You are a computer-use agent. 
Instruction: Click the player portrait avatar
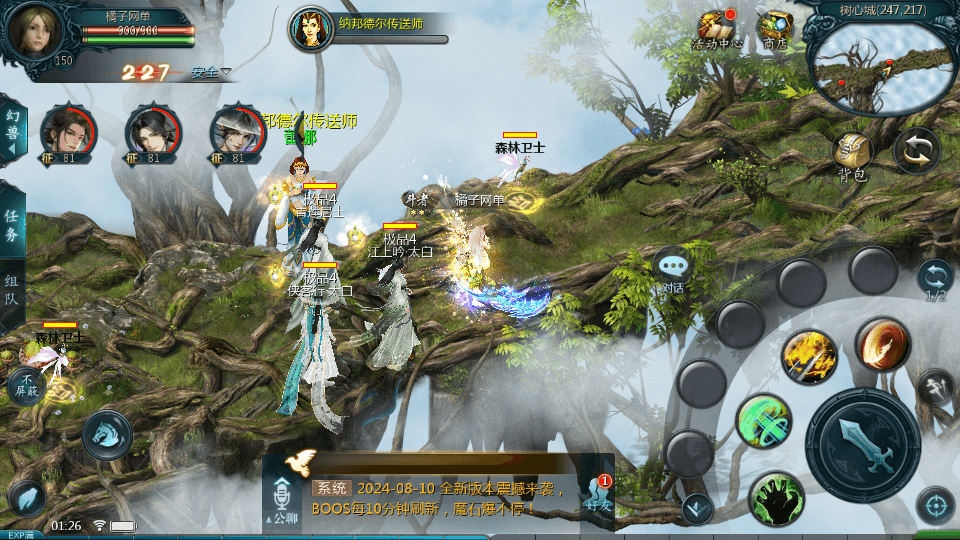tap(33, 32)
